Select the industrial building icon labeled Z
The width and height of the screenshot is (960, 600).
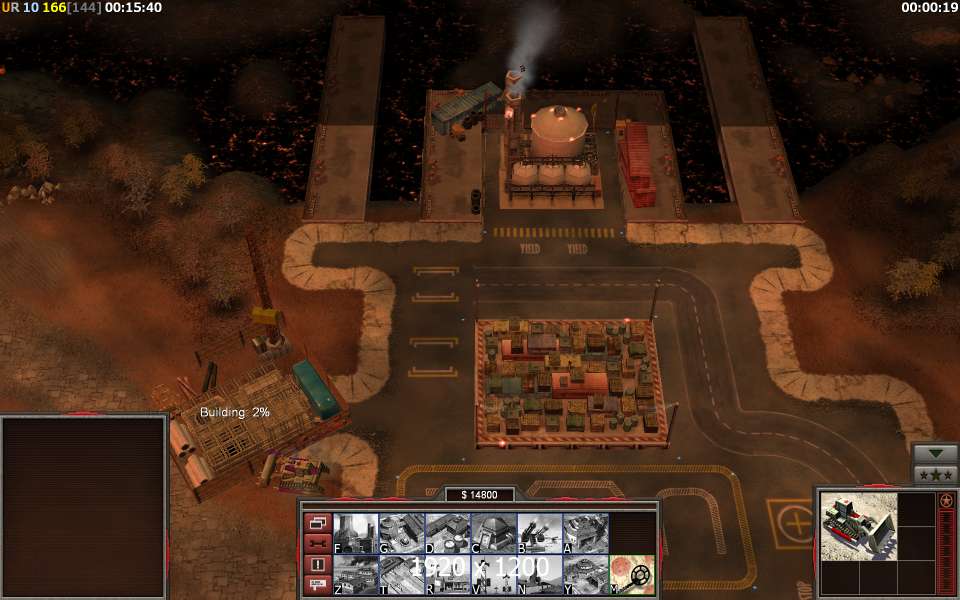[x=355, y=575]
